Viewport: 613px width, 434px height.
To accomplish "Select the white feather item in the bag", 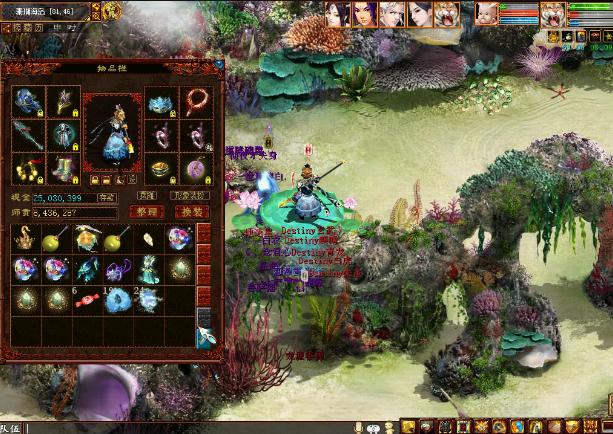I will pos(145,240).
